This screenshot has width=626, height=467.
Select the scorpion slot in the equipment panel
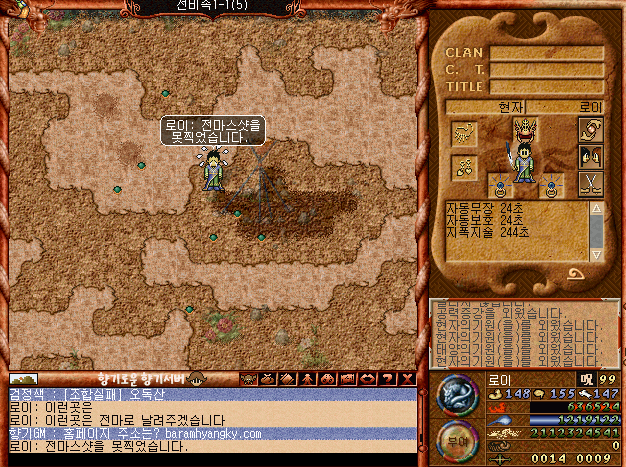coord(464,134)
